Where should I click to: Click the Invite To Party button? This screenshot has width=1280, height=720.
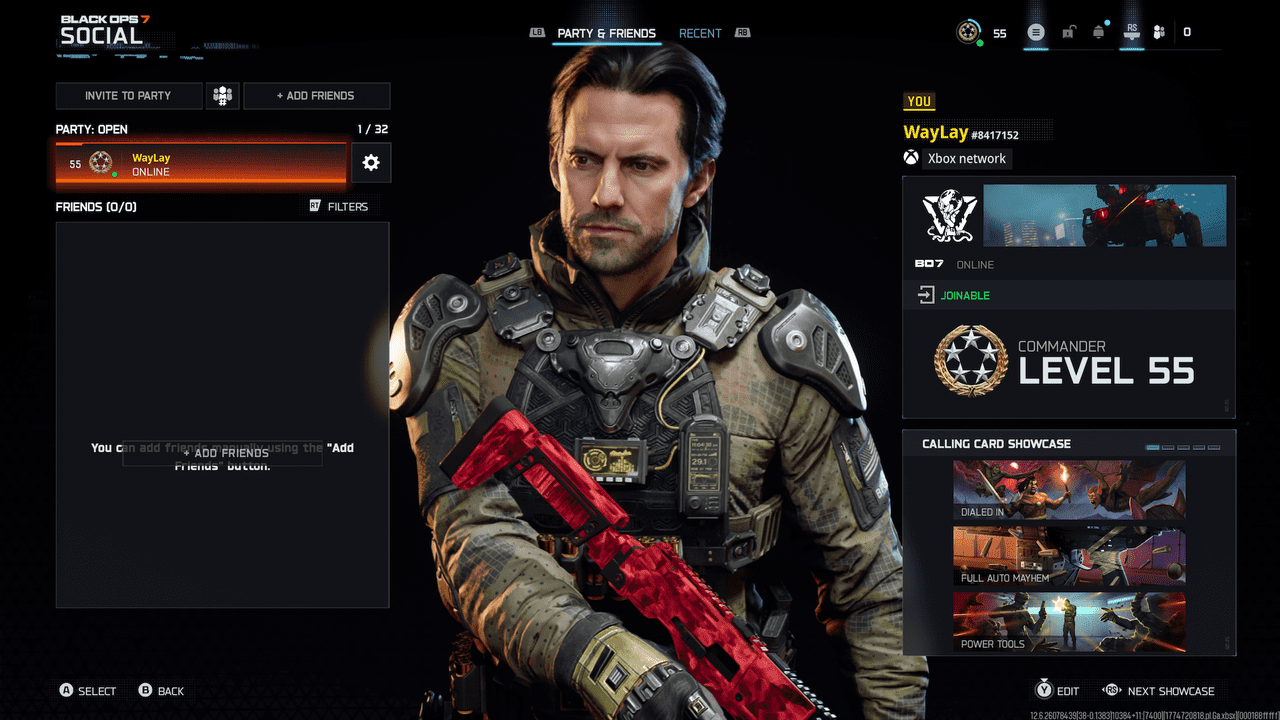pos(129,95)
